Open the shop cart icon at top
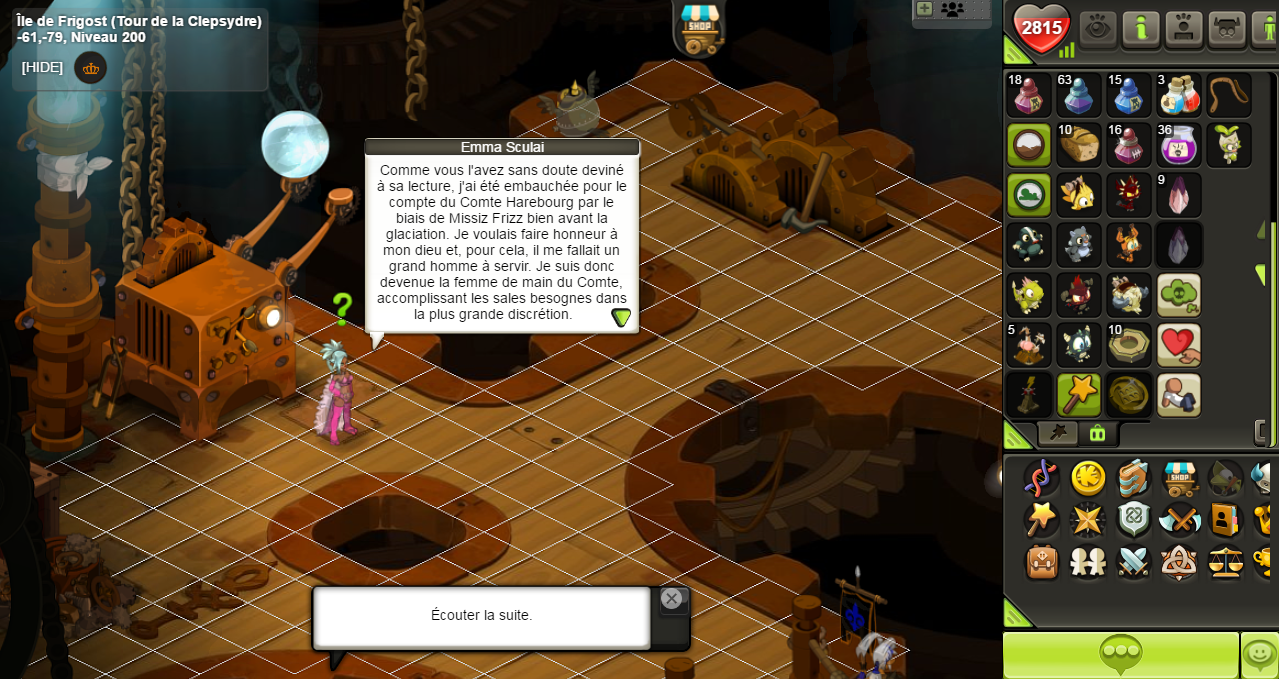Image resolution: width=1279 pixels, height=679 pixels. [x=699, y=28]
